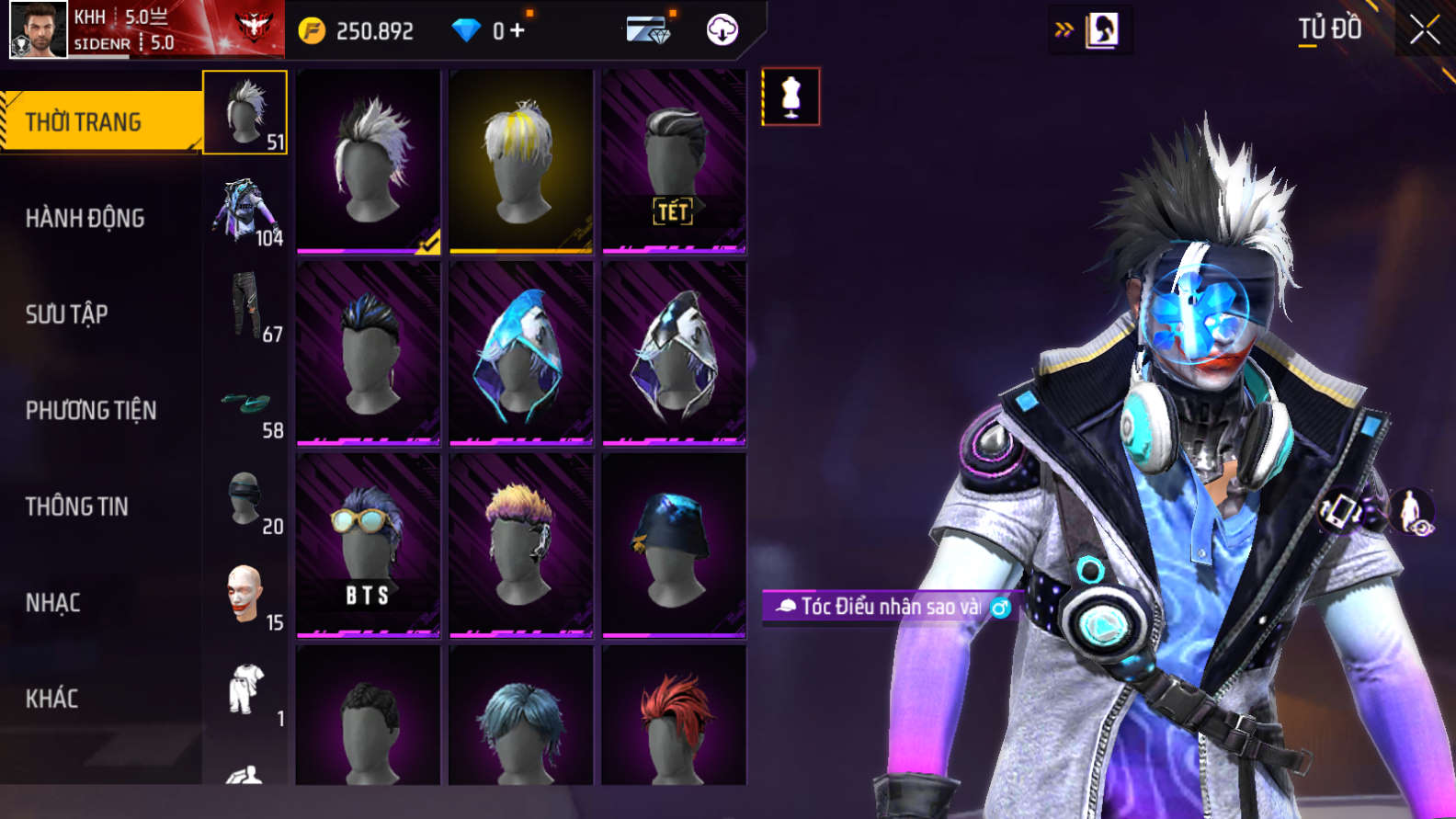
Task: Select the hair subcategory with 51 items
Action: click(245, 113)
